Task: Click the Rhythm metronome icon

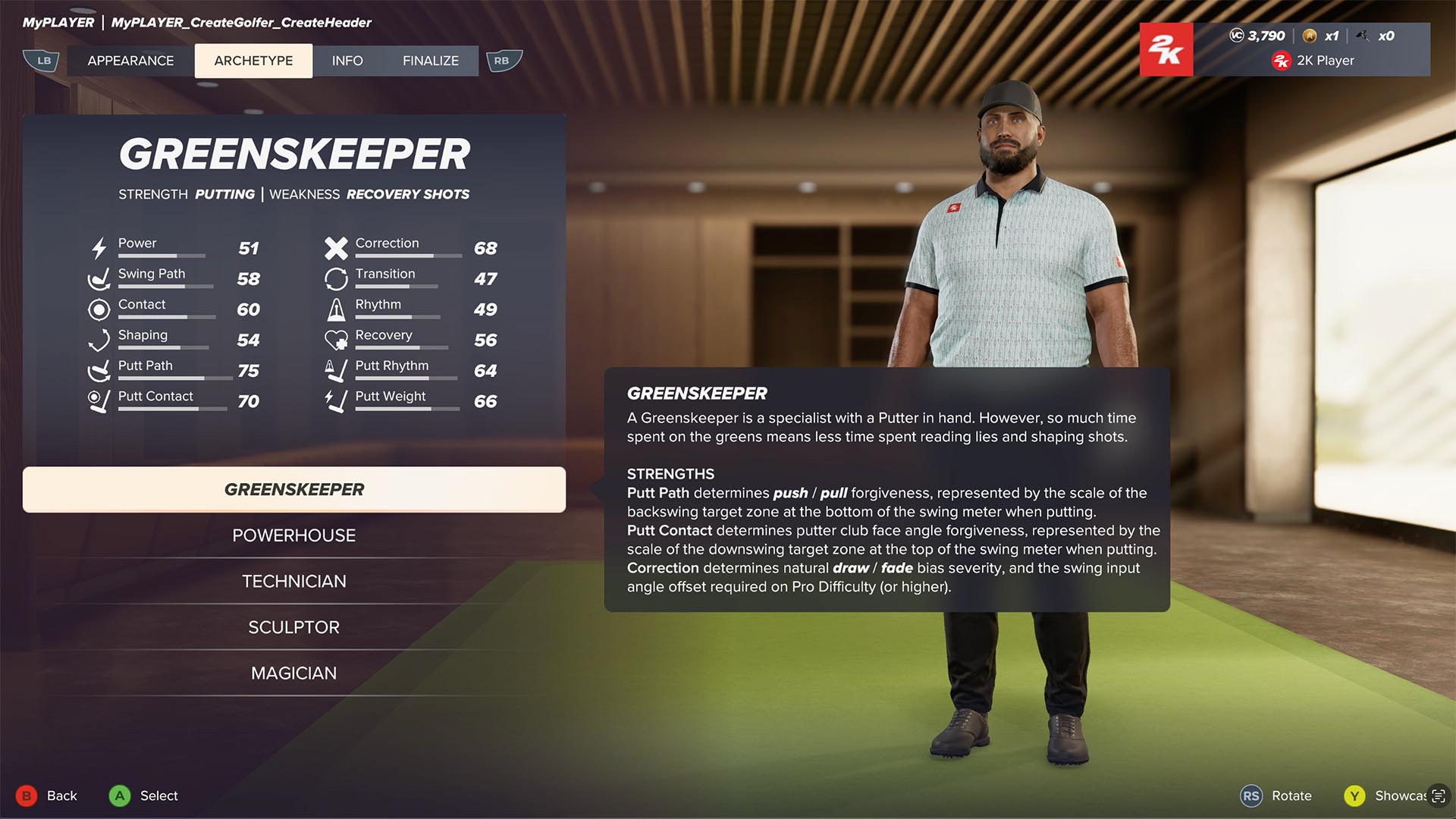Action: (337, 309)
